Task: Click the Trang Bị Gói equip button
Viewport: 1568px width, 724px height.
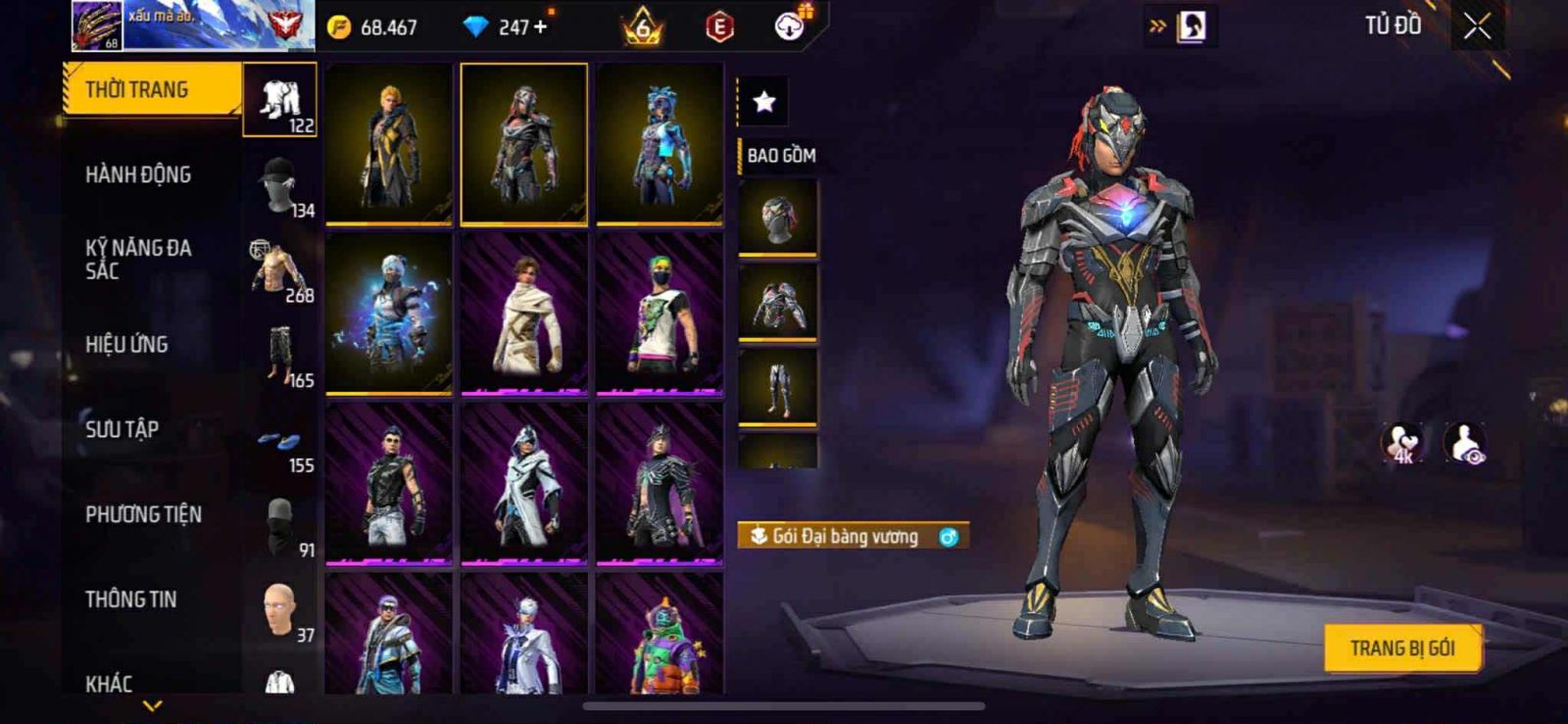Action: point(1401,649)
